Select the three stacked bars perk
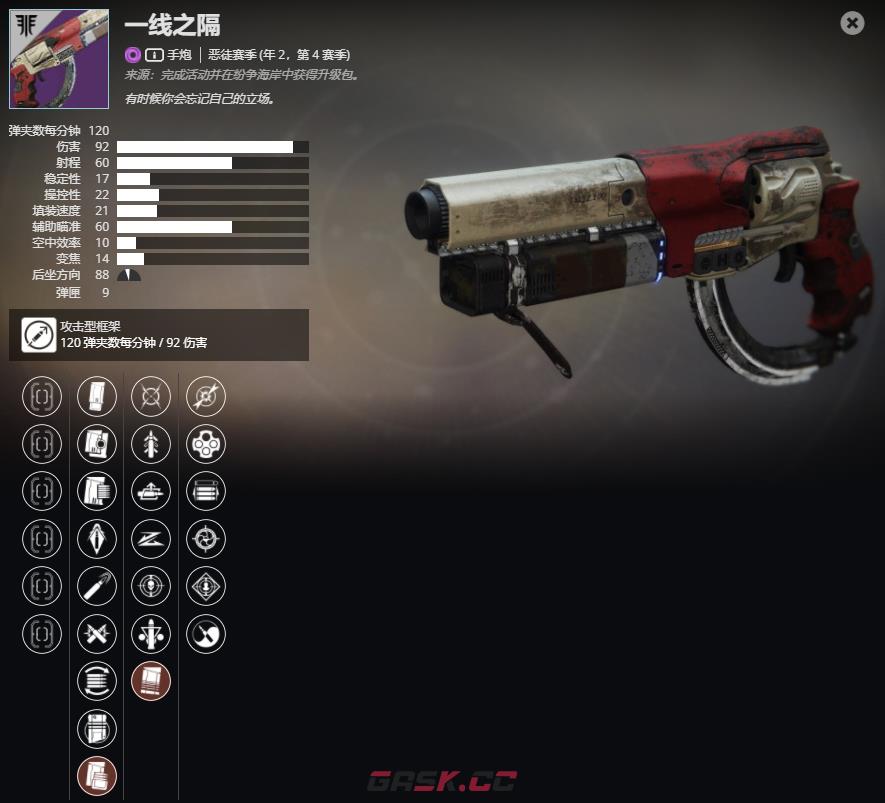The width and height of the screenshot is (885, 803). pyautogui.click(x=206, y=491)
